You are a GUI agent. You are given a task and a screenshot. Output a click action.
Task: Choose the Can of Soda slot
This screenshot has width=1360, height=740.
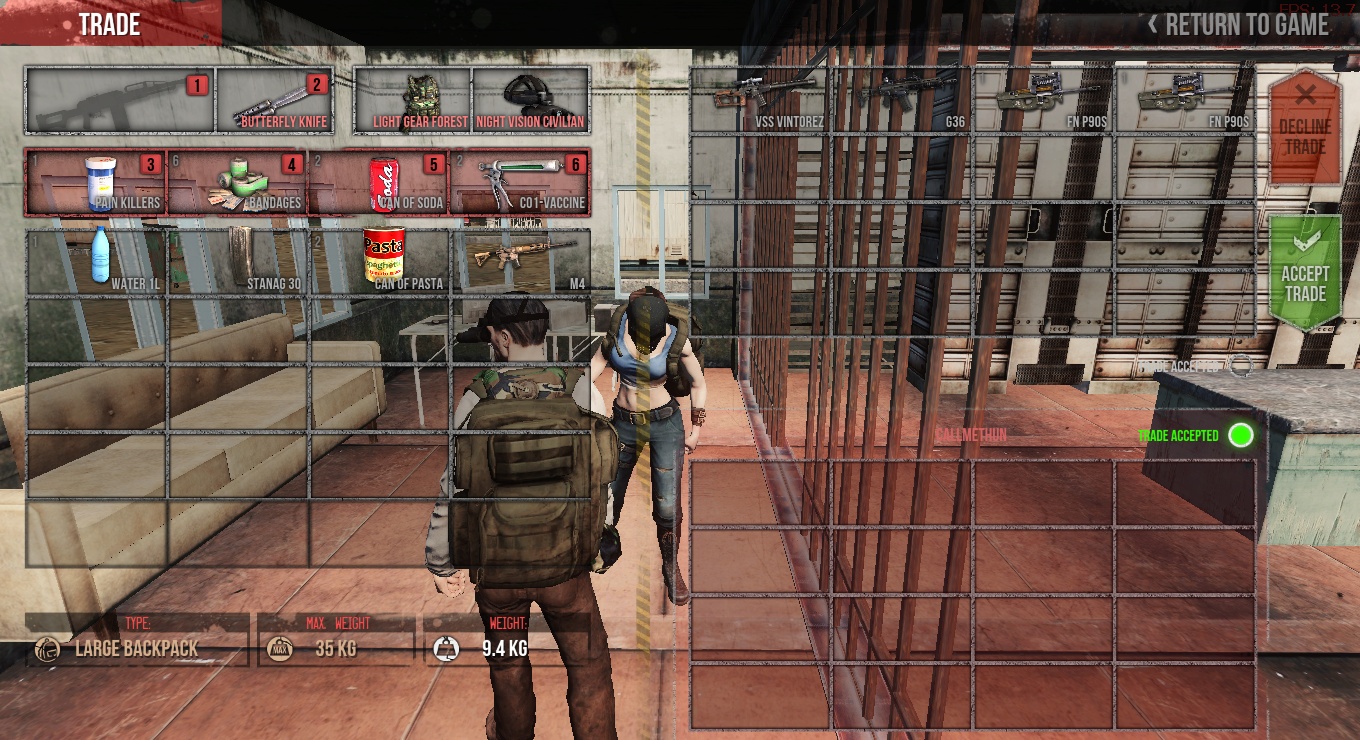click(x=379, y=182)
